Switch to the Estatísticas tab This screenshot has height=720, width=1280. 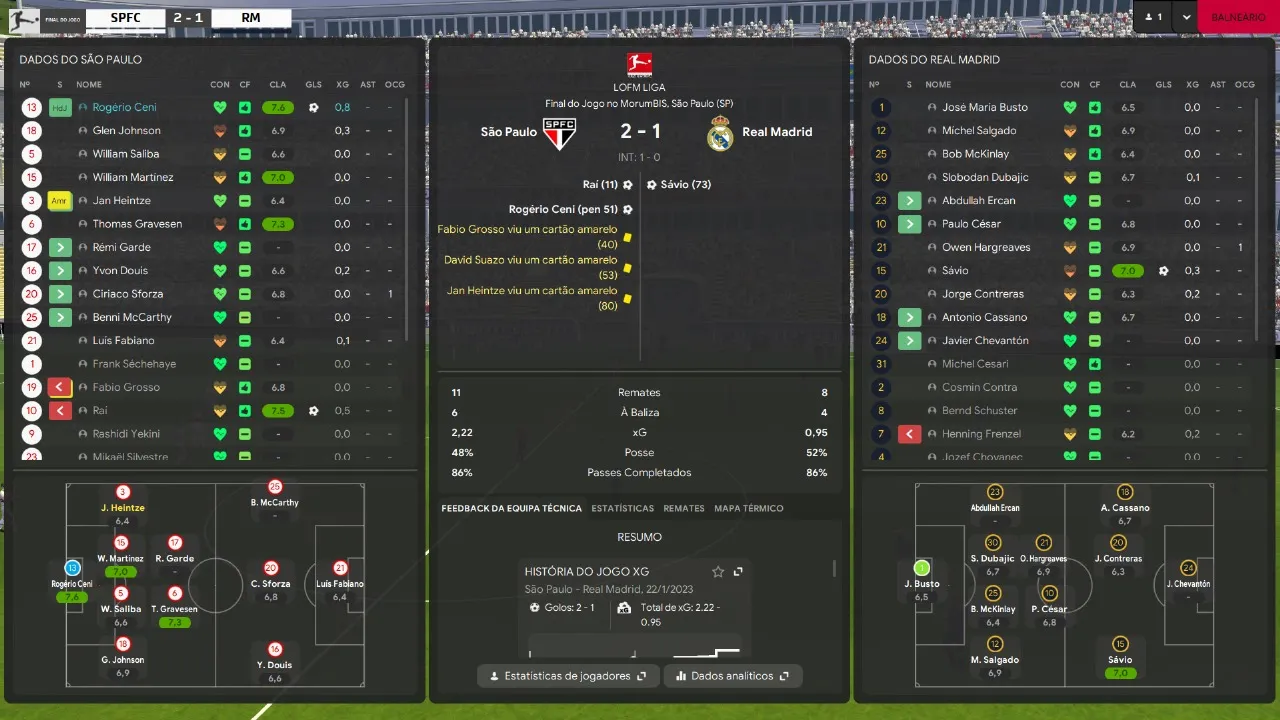pos(622,508)
